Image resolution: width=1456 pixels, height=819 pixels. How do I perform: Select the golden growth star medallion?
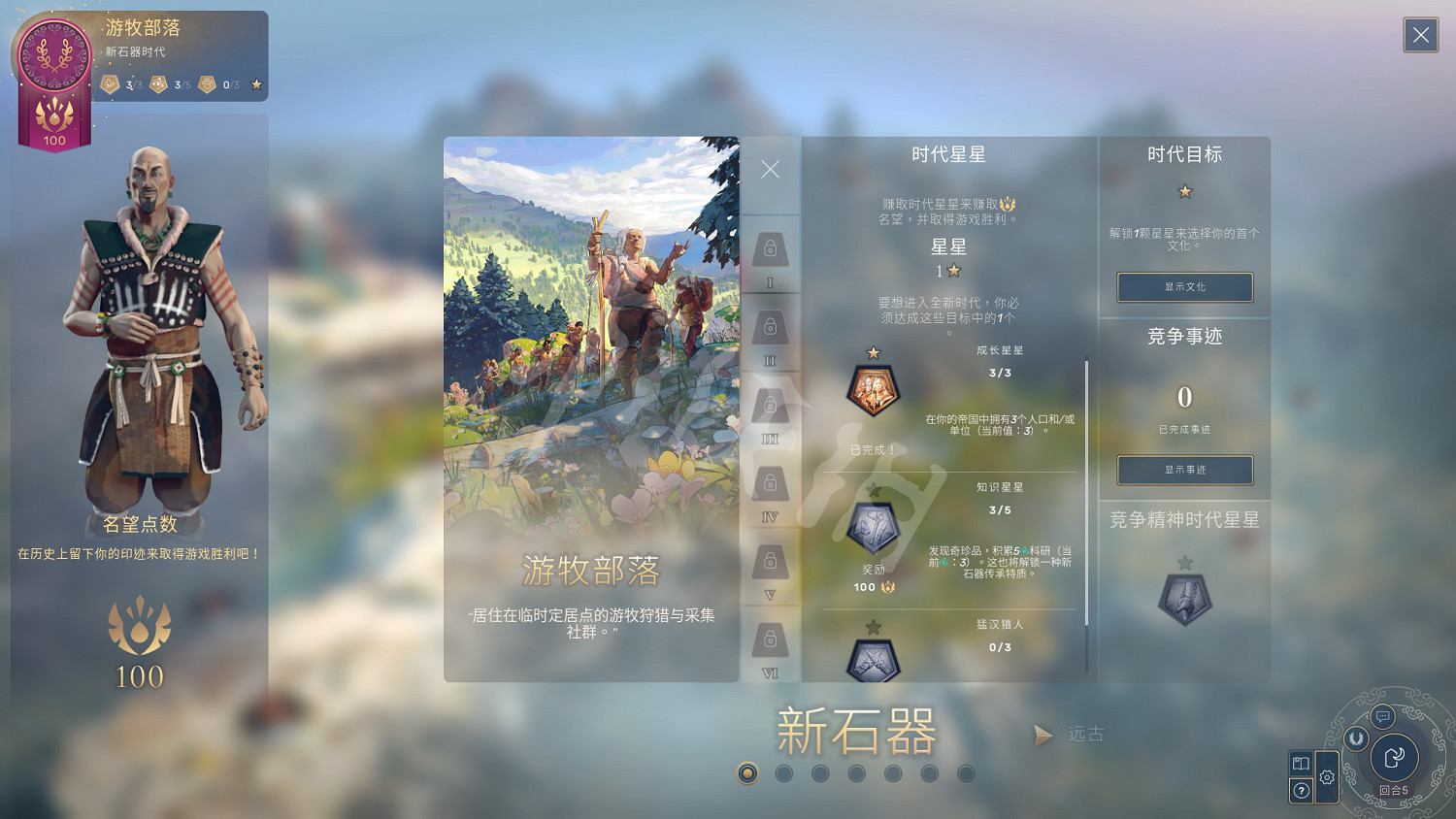(x=874, y=390)
